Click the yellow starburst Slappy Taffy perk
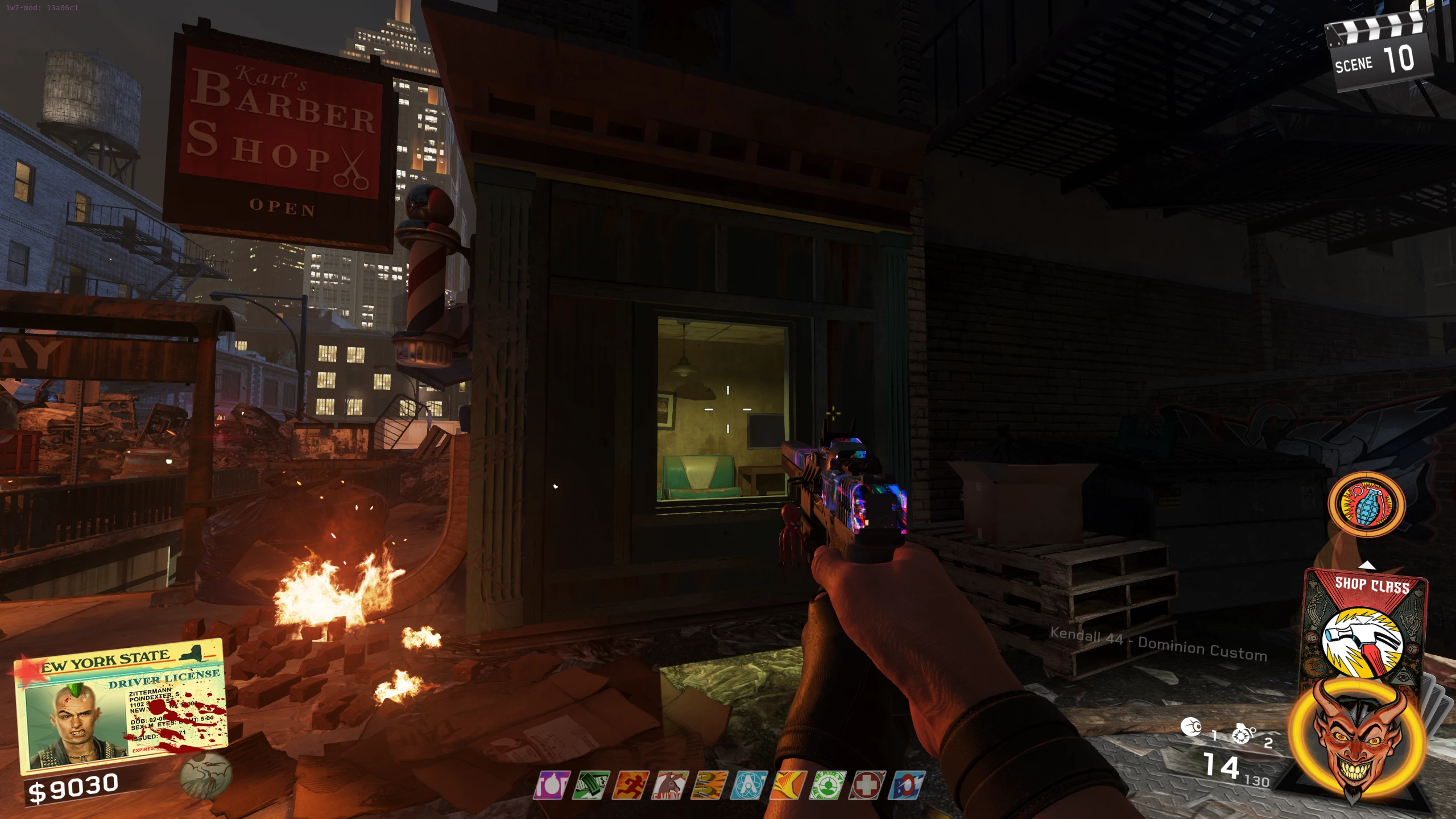 (x=788, y=785)
